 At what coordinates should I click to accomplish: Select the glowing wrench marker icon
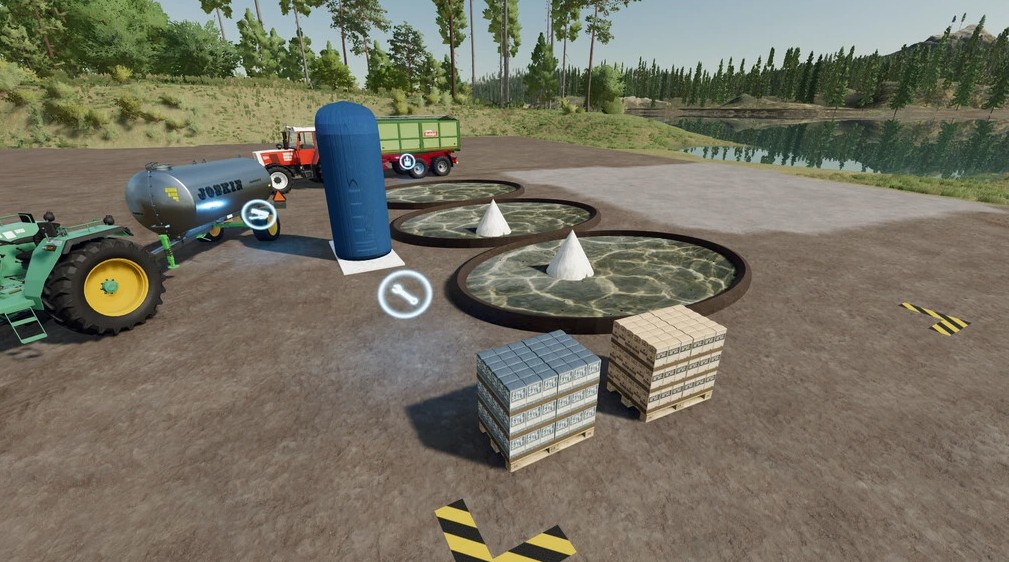(405, 294)
